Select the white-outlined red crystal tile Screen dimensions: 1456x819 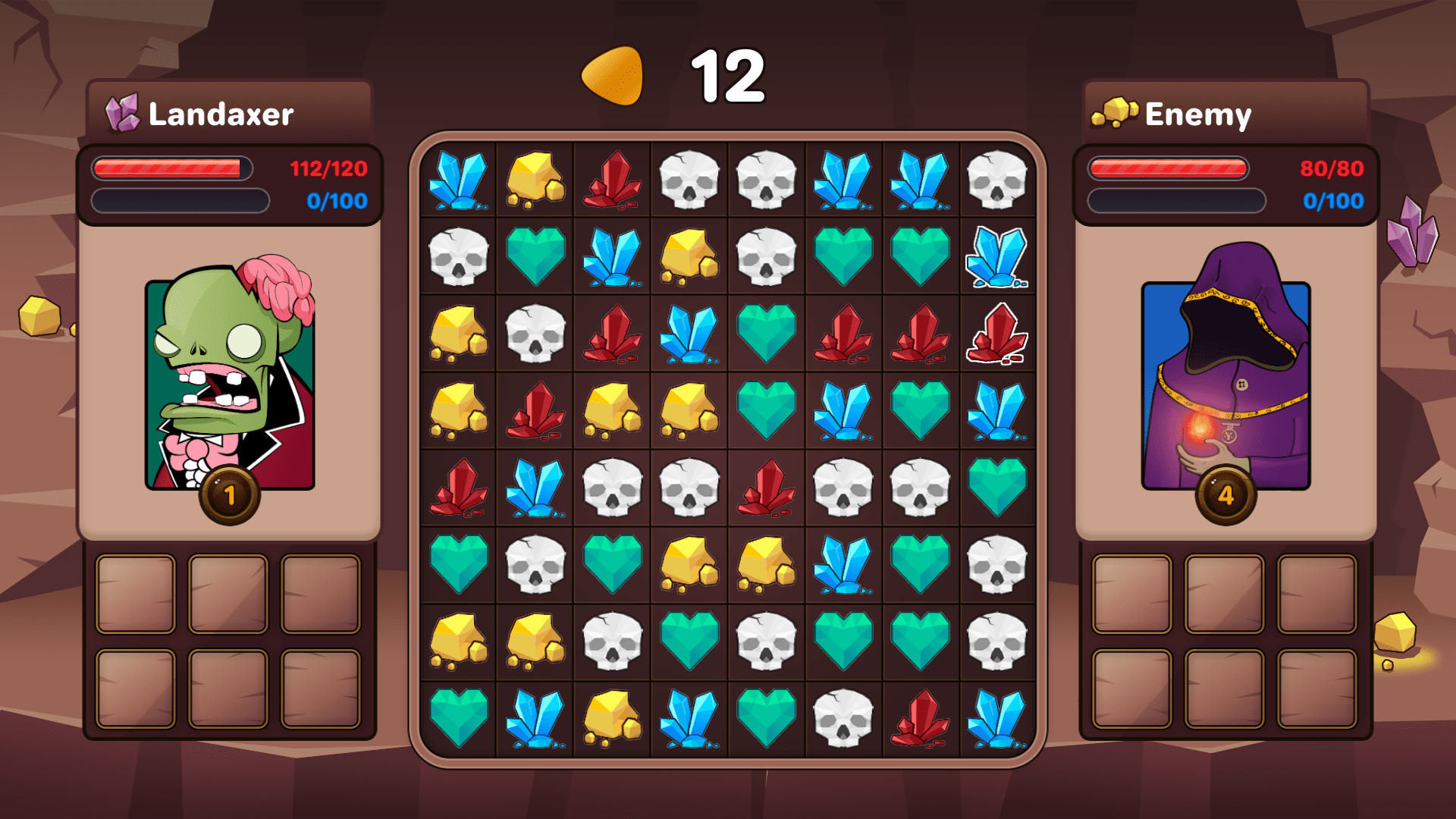996,334
